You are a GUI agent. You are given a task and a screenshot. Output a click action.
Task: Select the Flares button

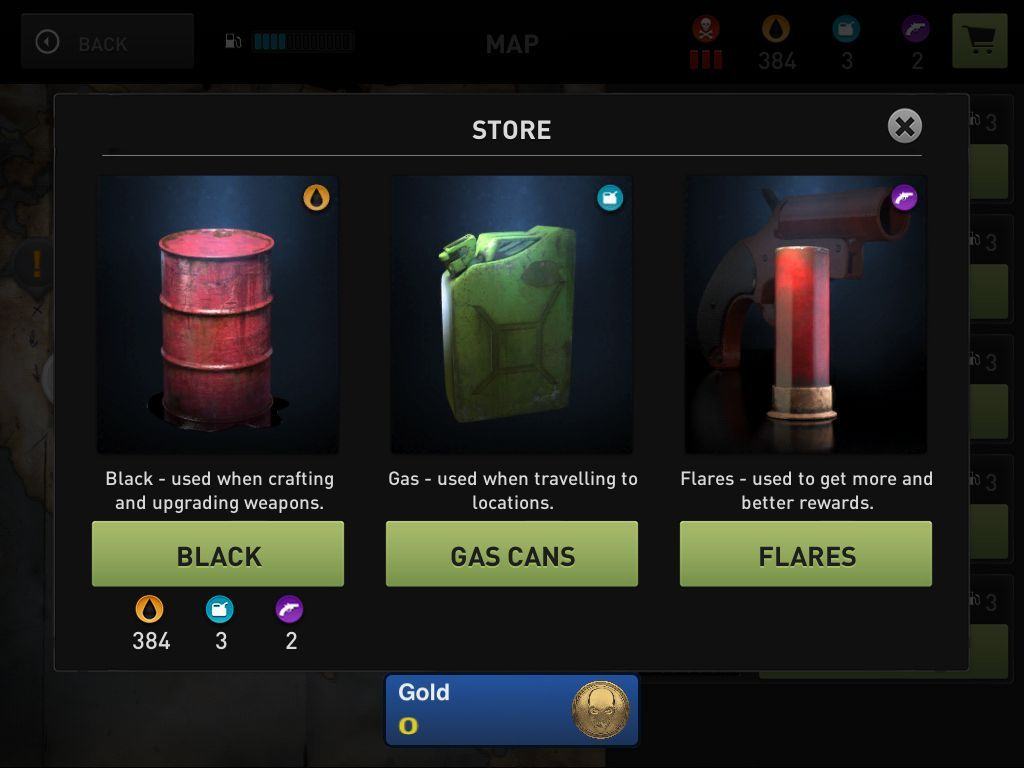coord(806,554)
